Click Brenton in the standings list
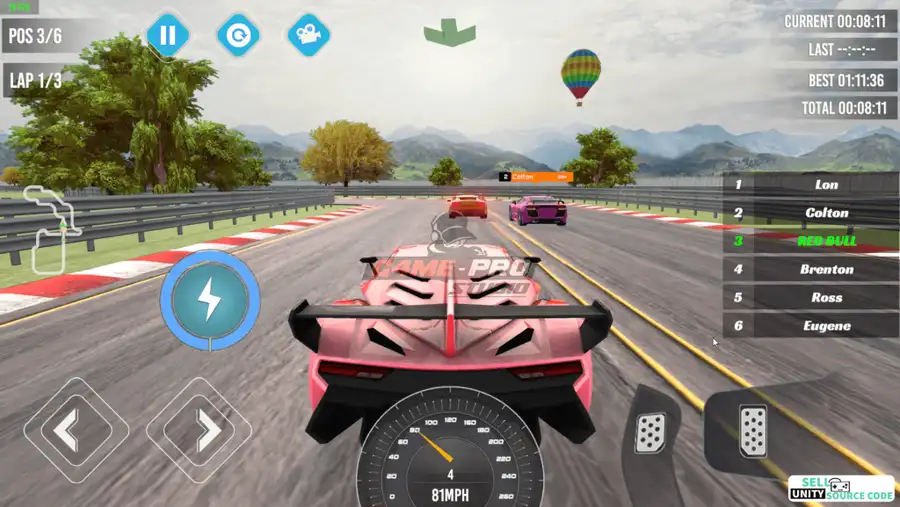 pos(810,269)
